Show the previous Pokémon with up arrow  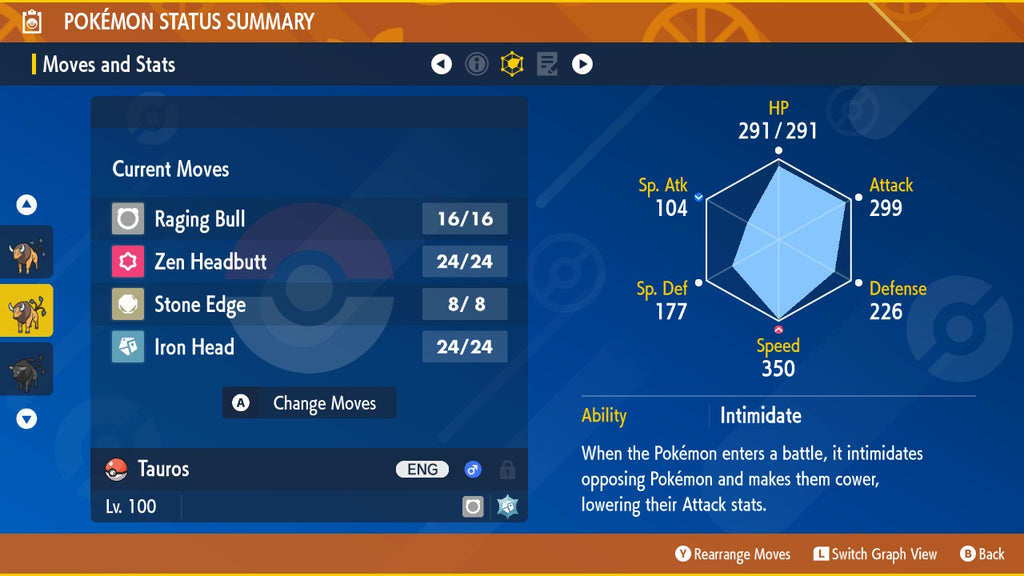click(27, 205)
